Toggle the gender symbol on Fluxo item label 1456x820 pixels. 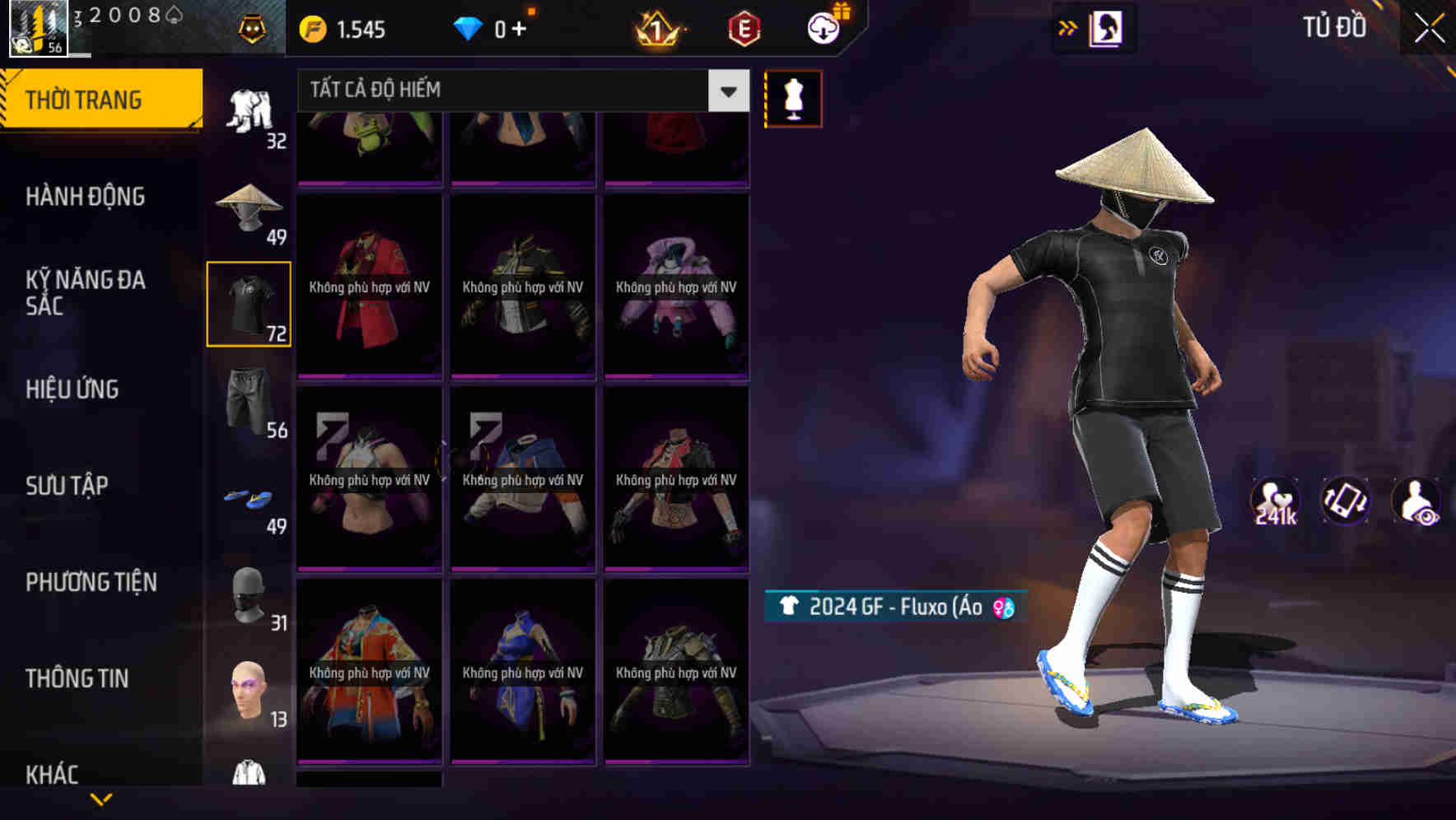click(x=1003, y=609)
